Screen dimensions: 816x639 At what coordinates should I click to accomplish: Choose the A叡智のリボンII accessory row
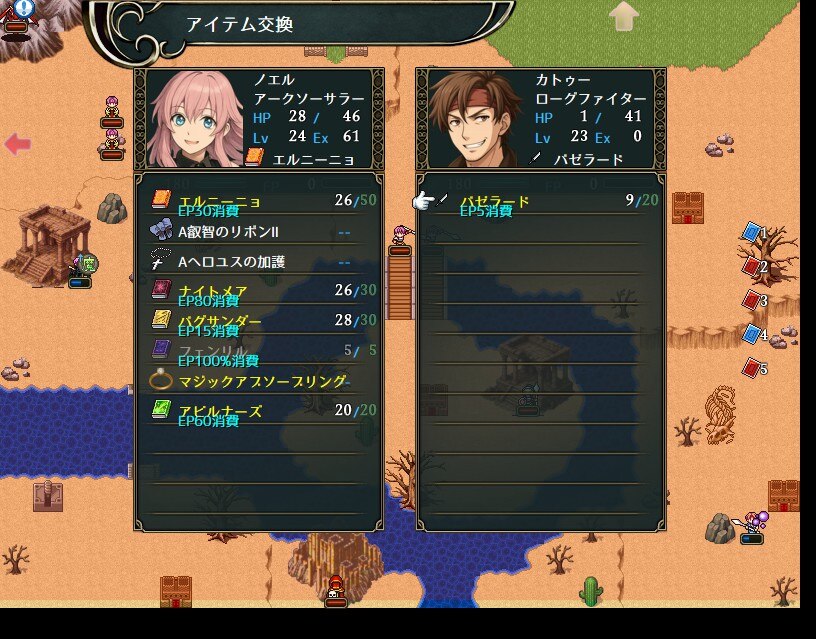coord(258,231)
